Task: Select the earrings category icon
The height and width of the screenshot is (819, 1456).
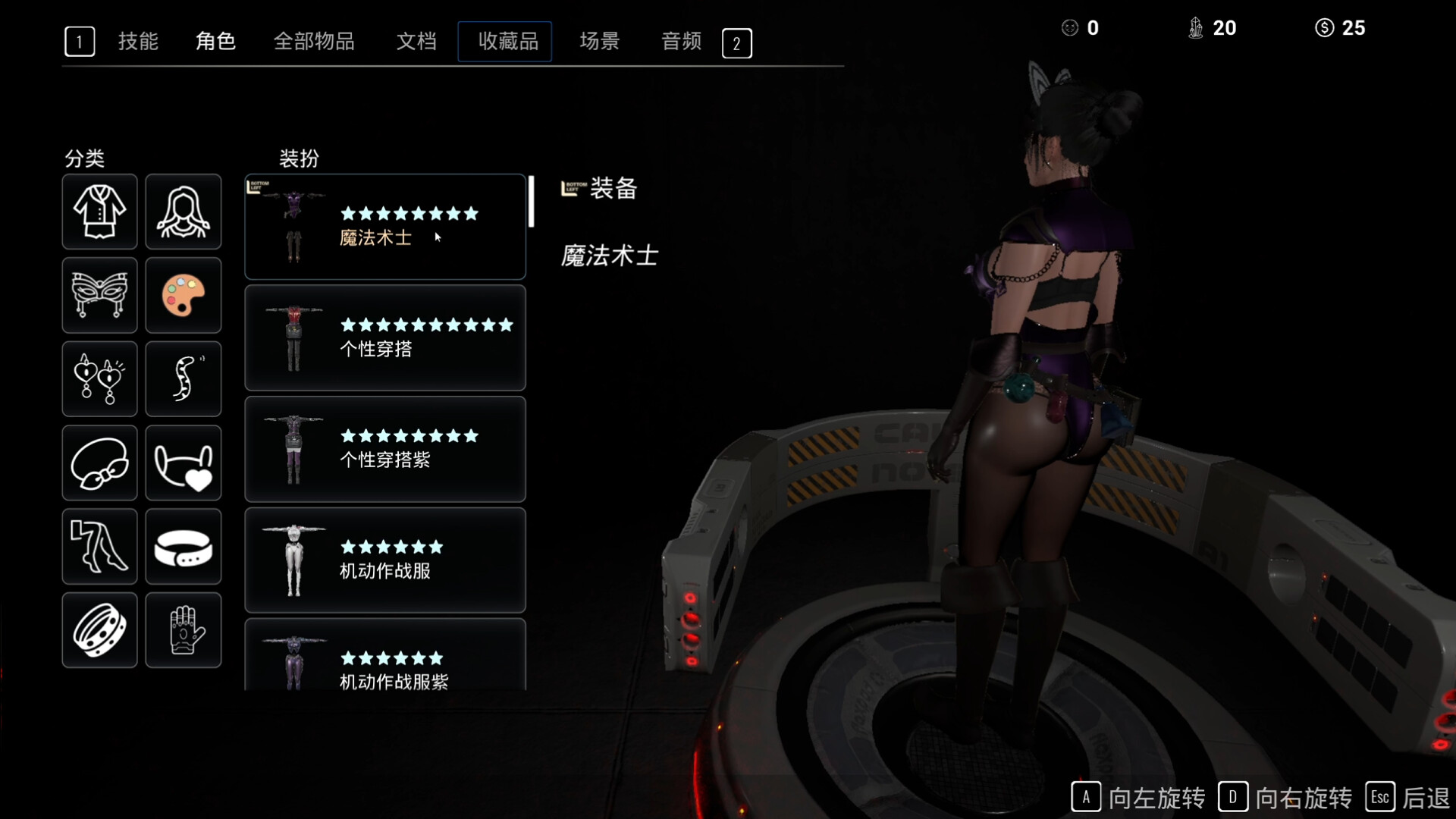Action: coord(99,379)
